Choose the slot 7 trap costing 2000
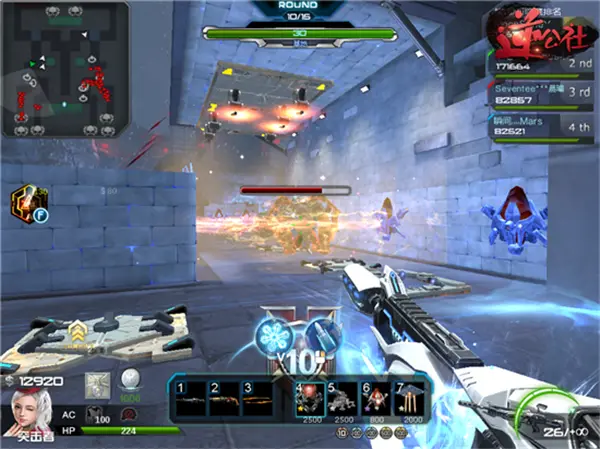The image size is (600, 449). (x=409, y=397)
